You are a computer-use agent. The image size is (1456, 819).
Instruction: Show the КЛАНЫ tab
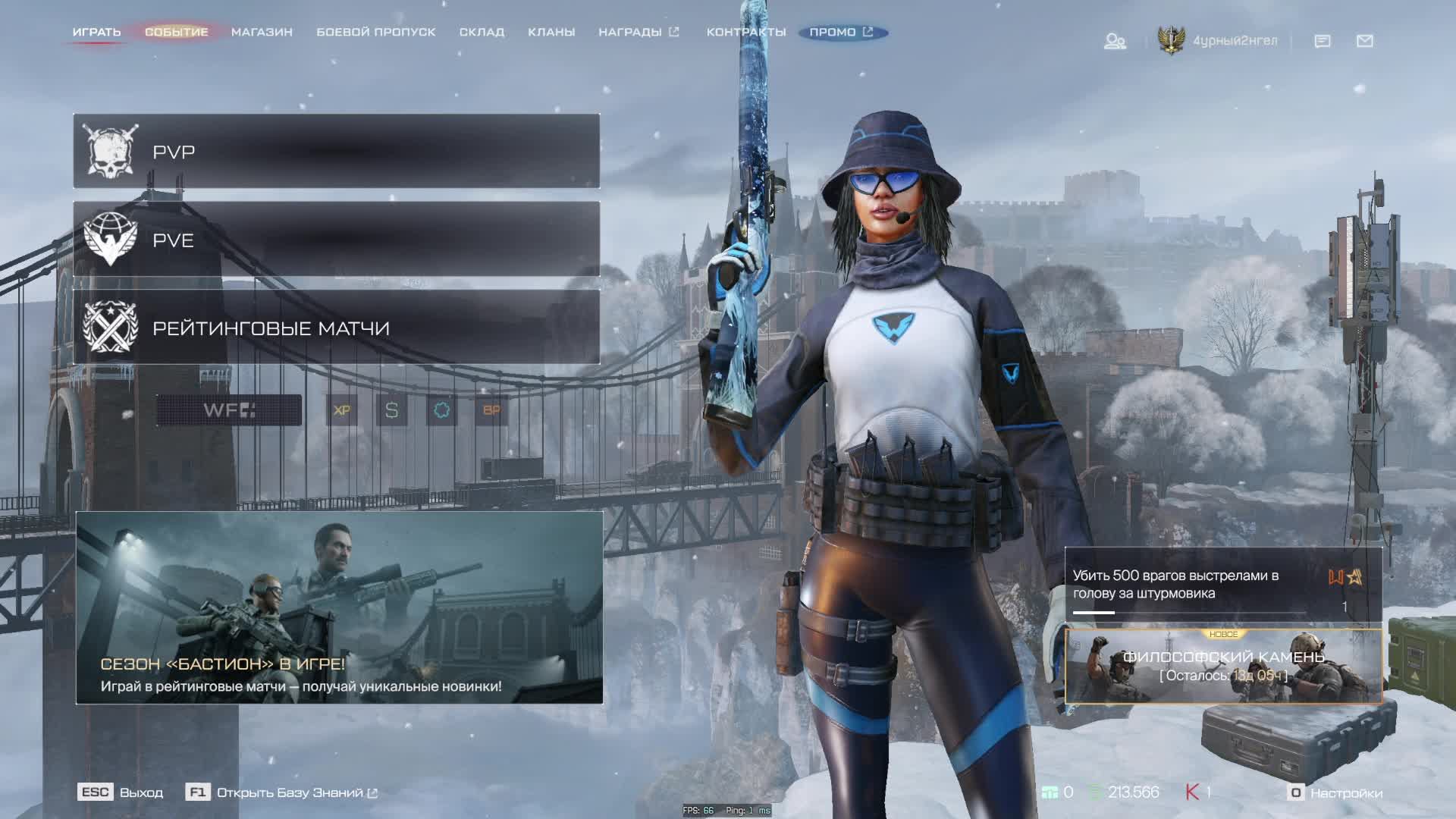click(x=551, y=32)
